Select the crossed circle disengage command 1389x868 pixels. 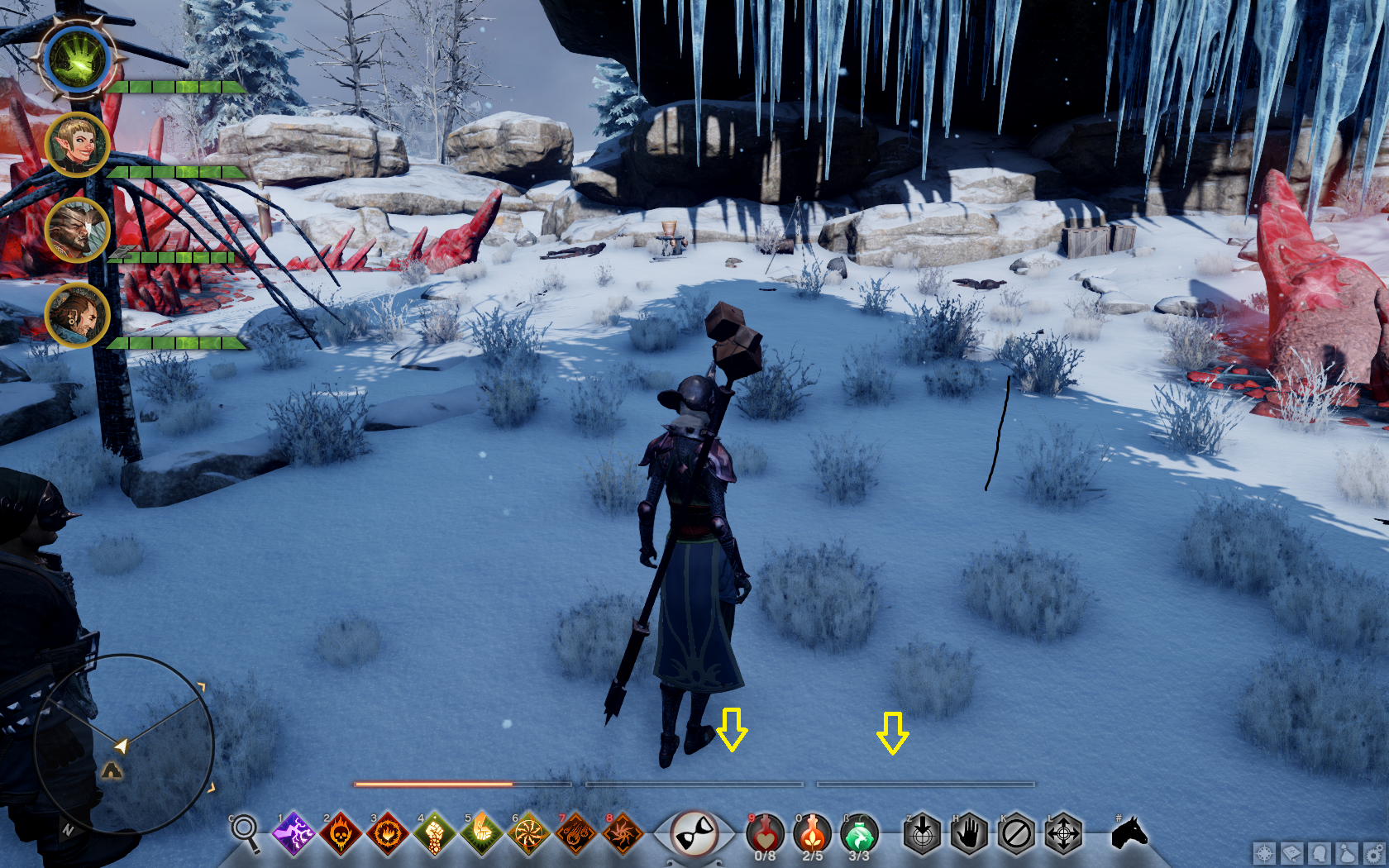pyautogui.click(x=1016, y=834)
